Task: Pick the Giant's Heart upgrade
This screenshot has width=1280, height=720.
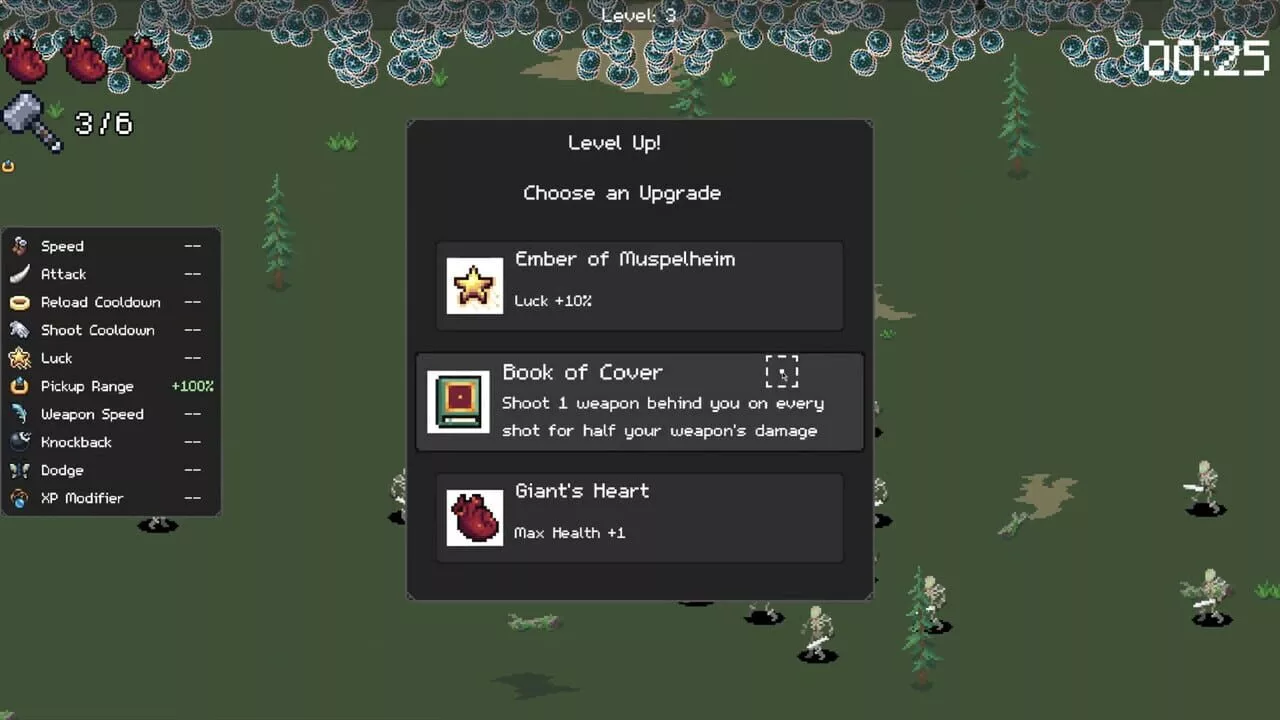Action: pos(639,518)
